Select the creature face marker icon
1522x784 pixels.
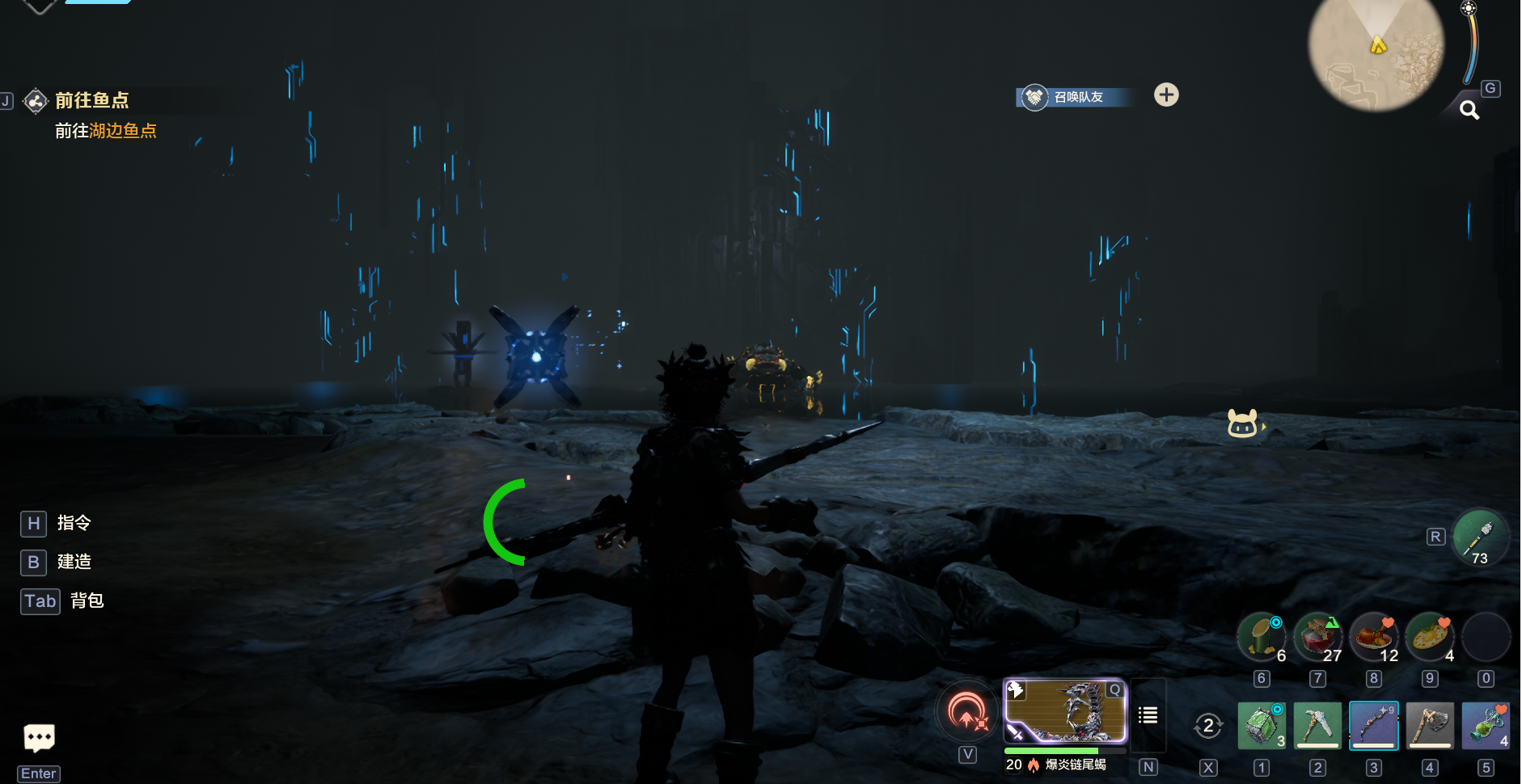[x=1243, y=423]
